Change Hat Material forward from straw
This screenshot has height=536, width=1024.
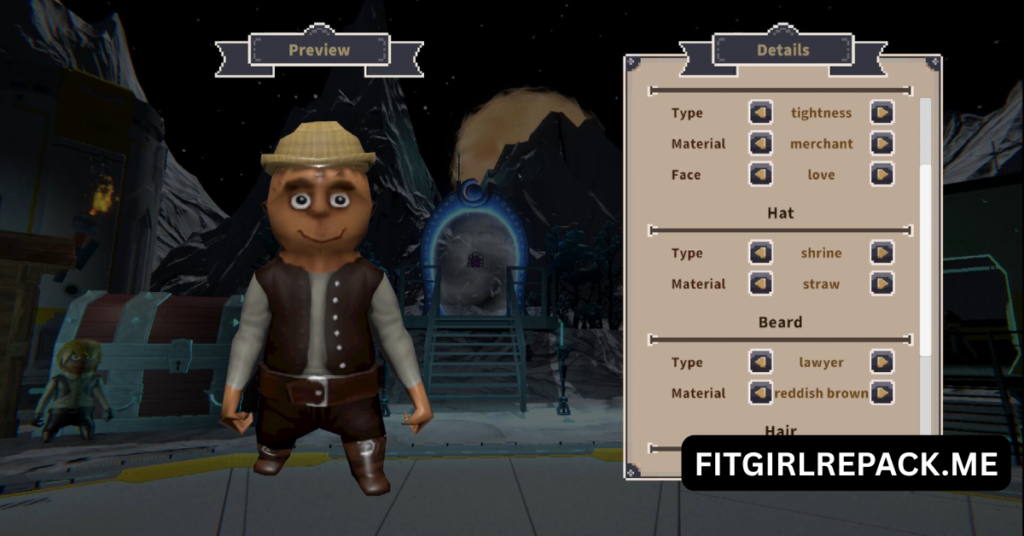(881, 284)
